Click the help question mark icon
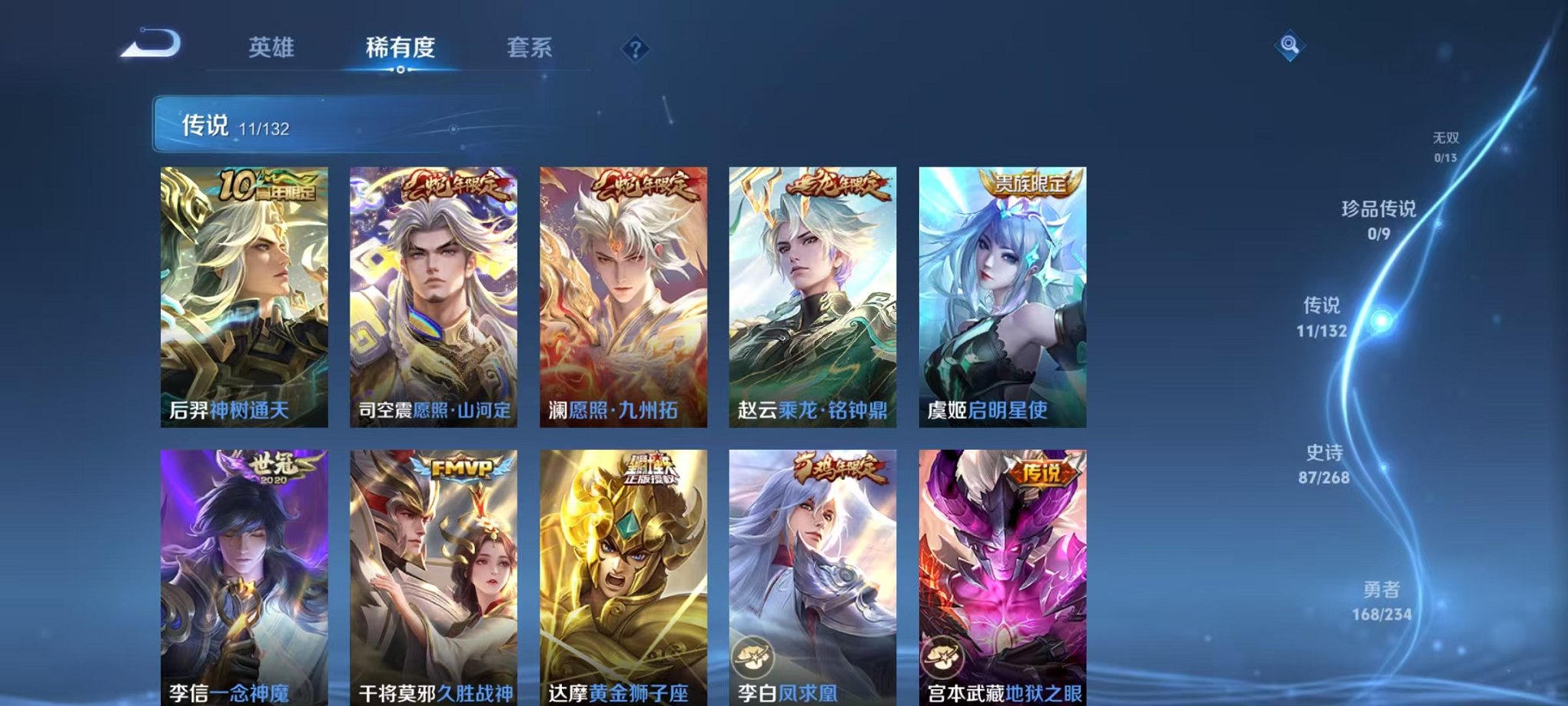This screenshot has width=1568, height=706. (635, 49)
